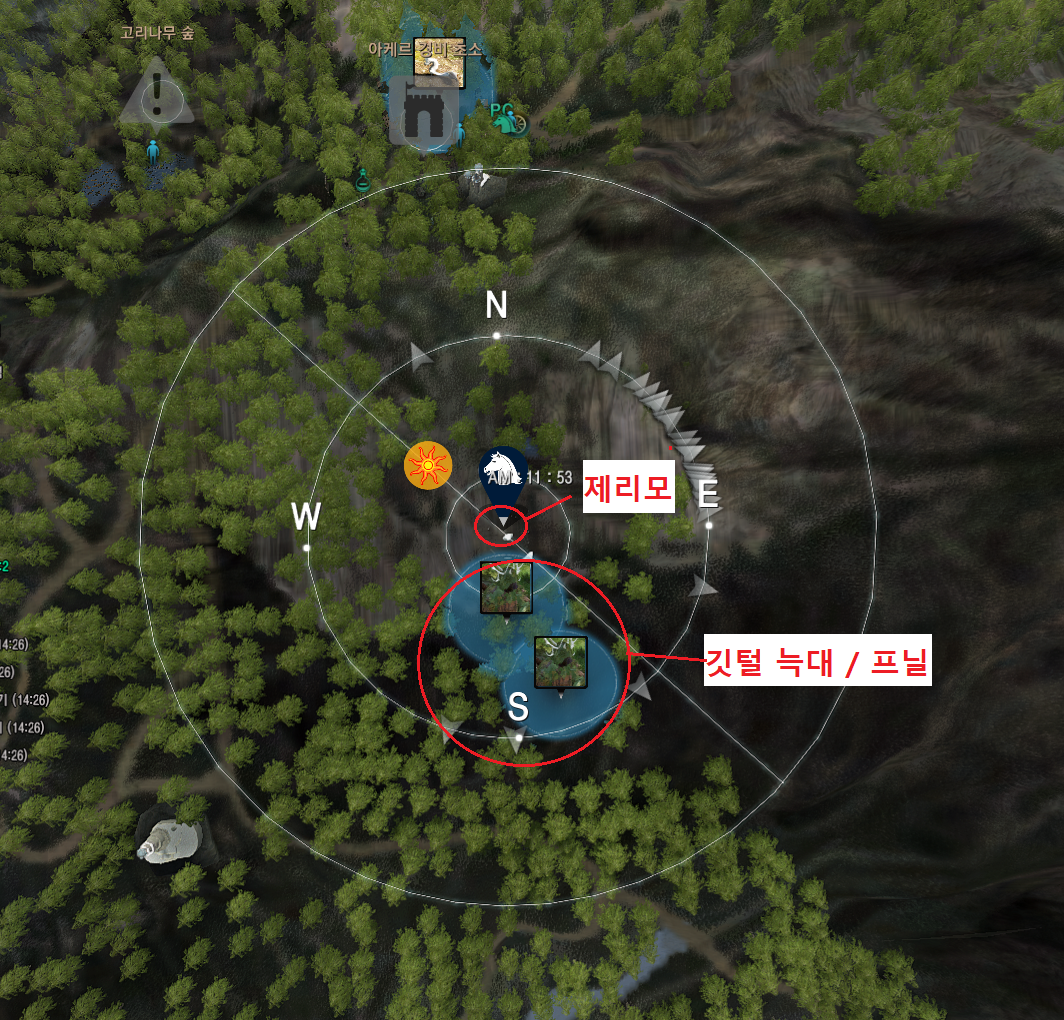Click the green potion vendor marker
1064x1020 pixels.
363,180
